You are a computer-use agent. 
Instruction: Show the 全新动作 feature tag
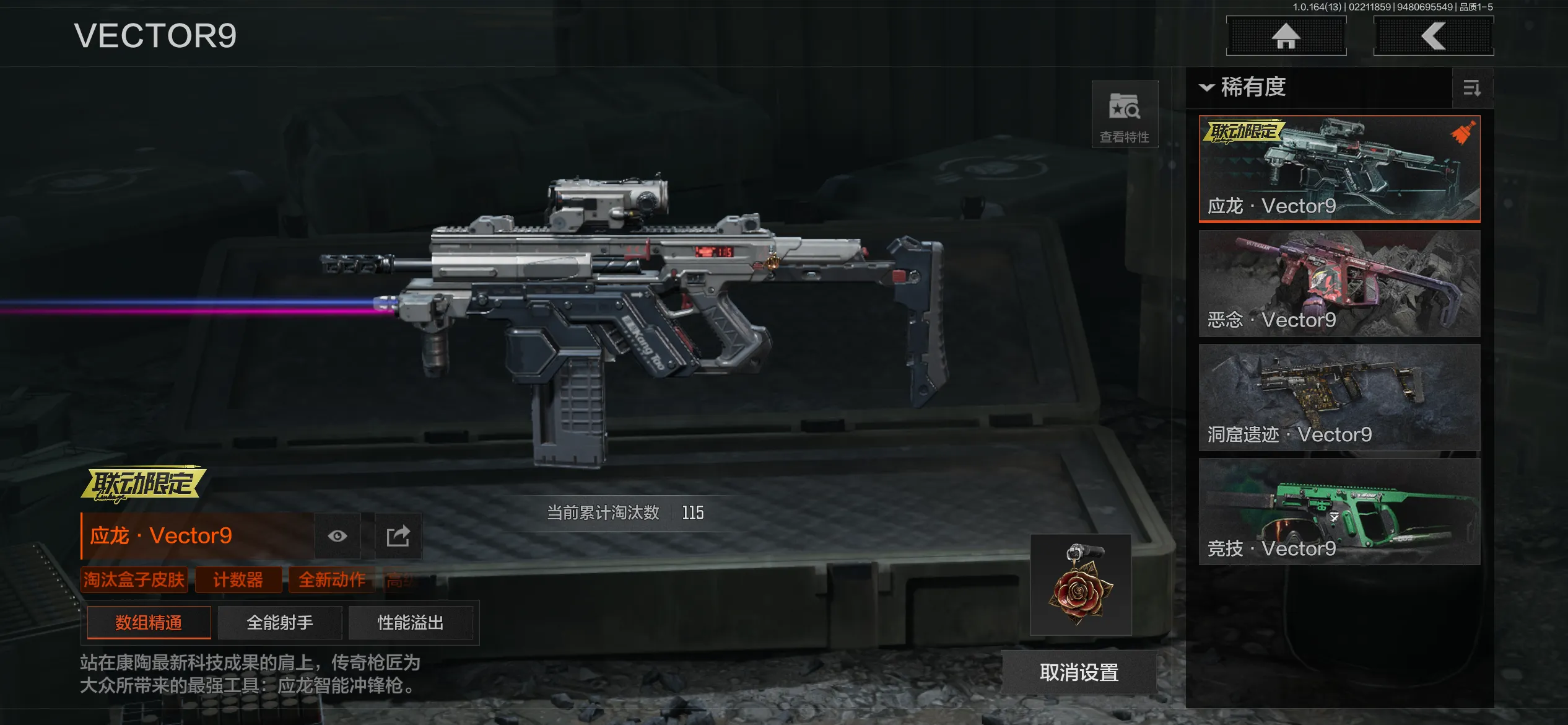click(x=332, y=580)
